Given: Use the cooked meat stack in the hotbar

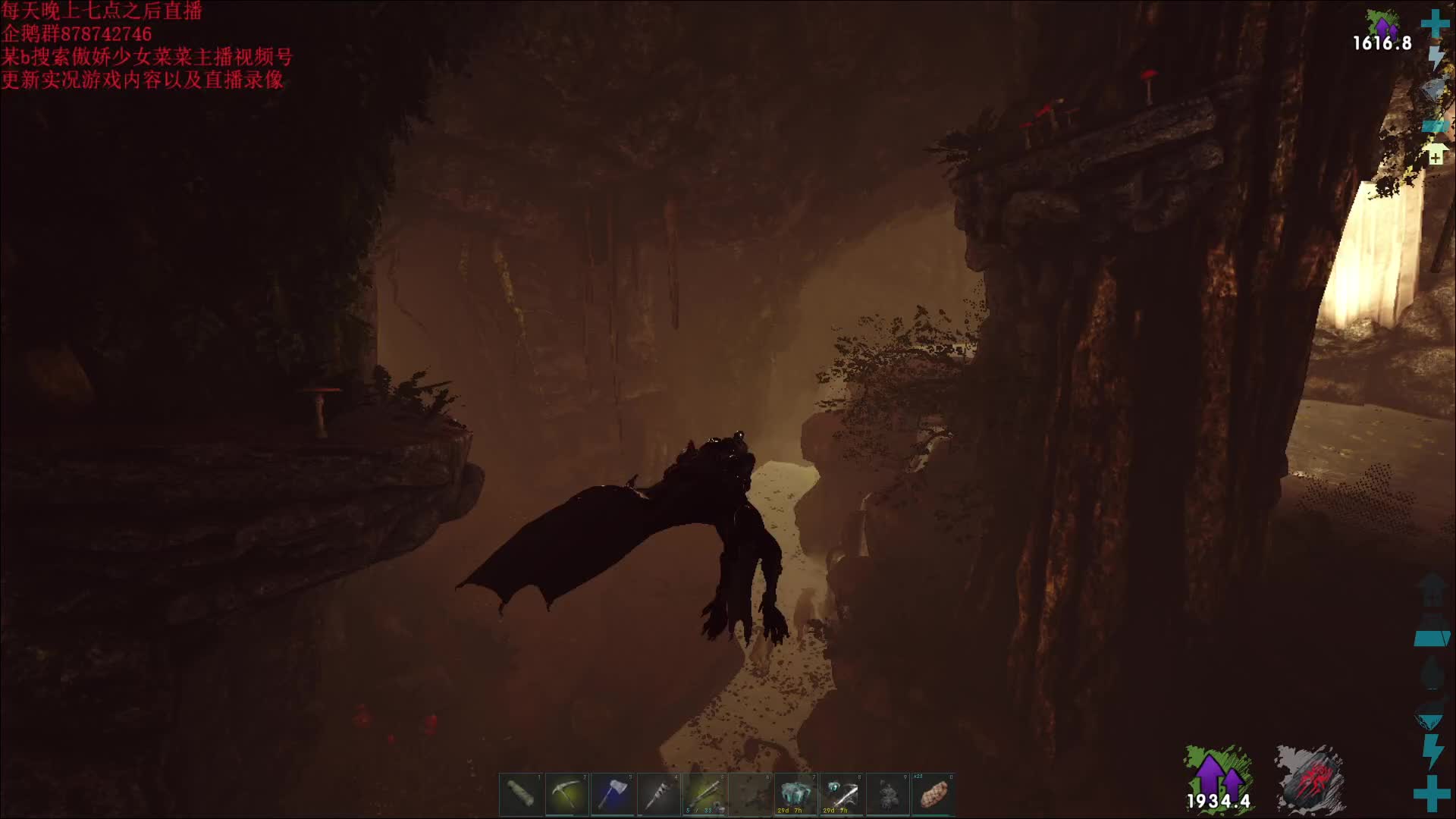Looking at the screenshot, I should [934, 795].
